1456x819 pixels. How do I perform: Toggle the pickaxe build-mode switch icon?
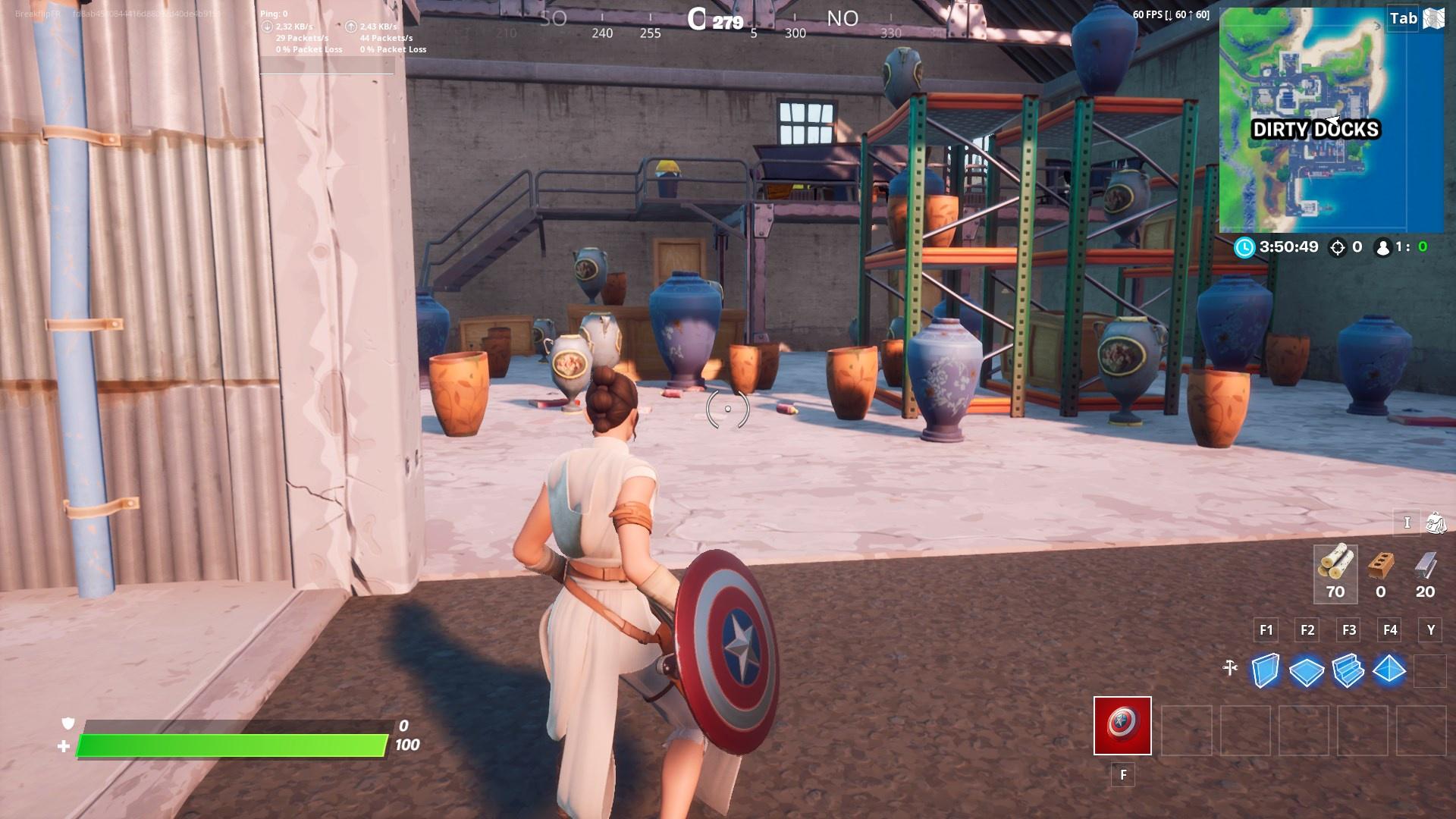pos(1230,668)
